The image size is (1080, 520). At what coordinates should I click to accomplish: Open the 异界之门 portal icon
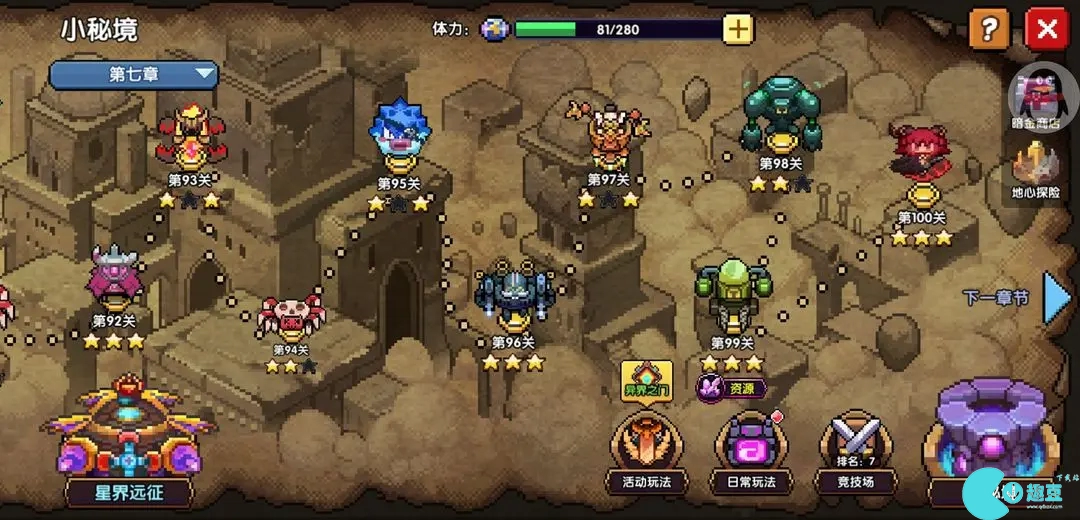click(647, 379)
